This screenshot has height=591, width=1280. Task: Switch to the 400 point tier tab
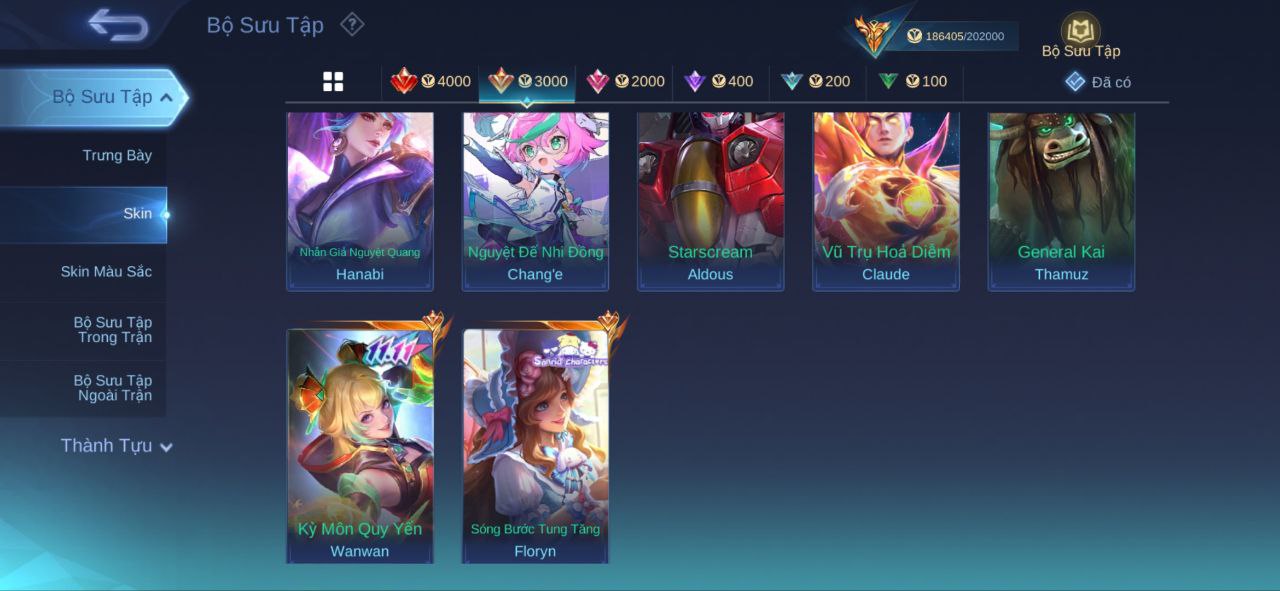719,82
